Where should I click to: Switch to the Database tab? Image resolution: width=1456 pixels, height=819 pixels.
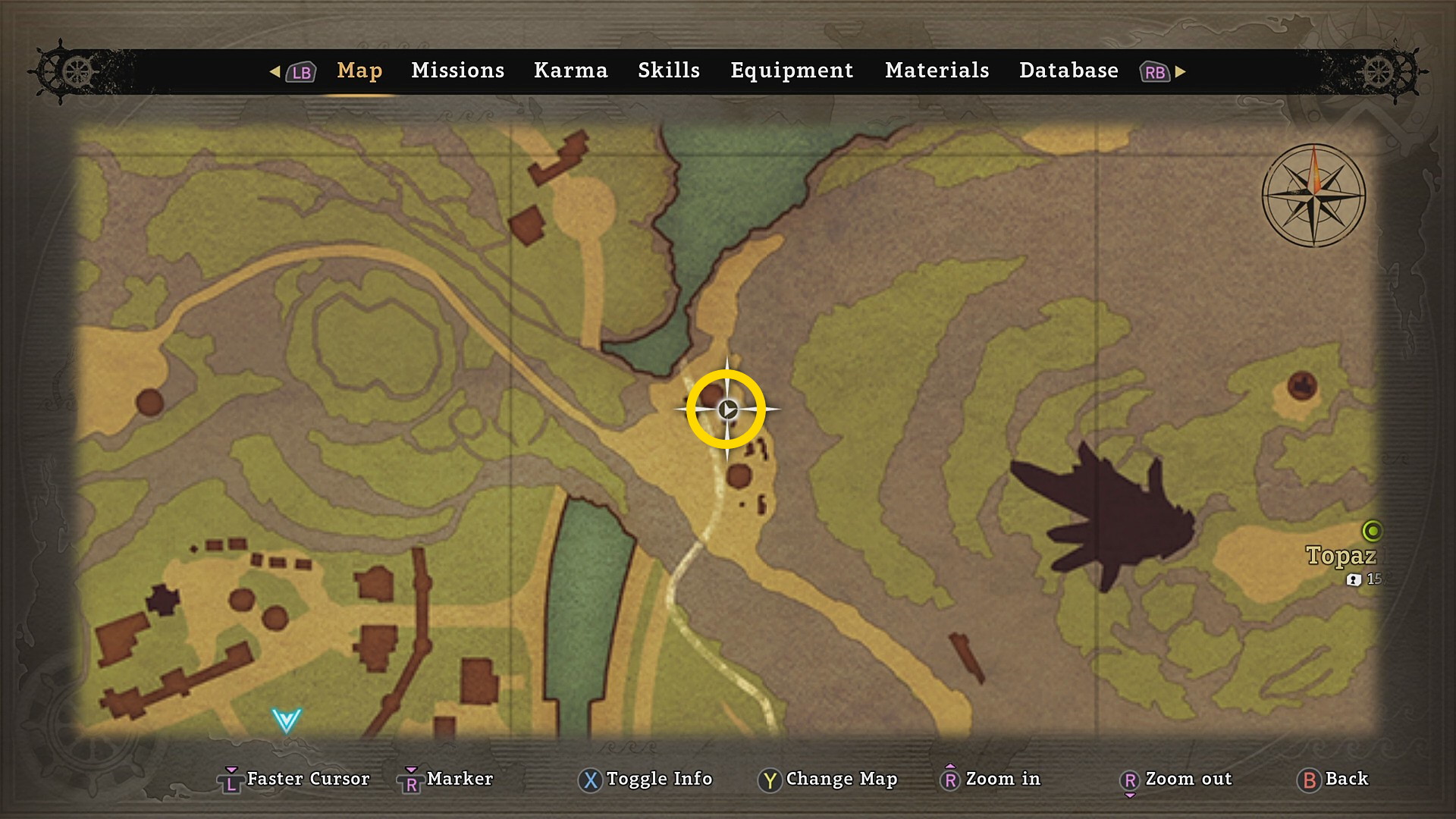coord(1068,71)
